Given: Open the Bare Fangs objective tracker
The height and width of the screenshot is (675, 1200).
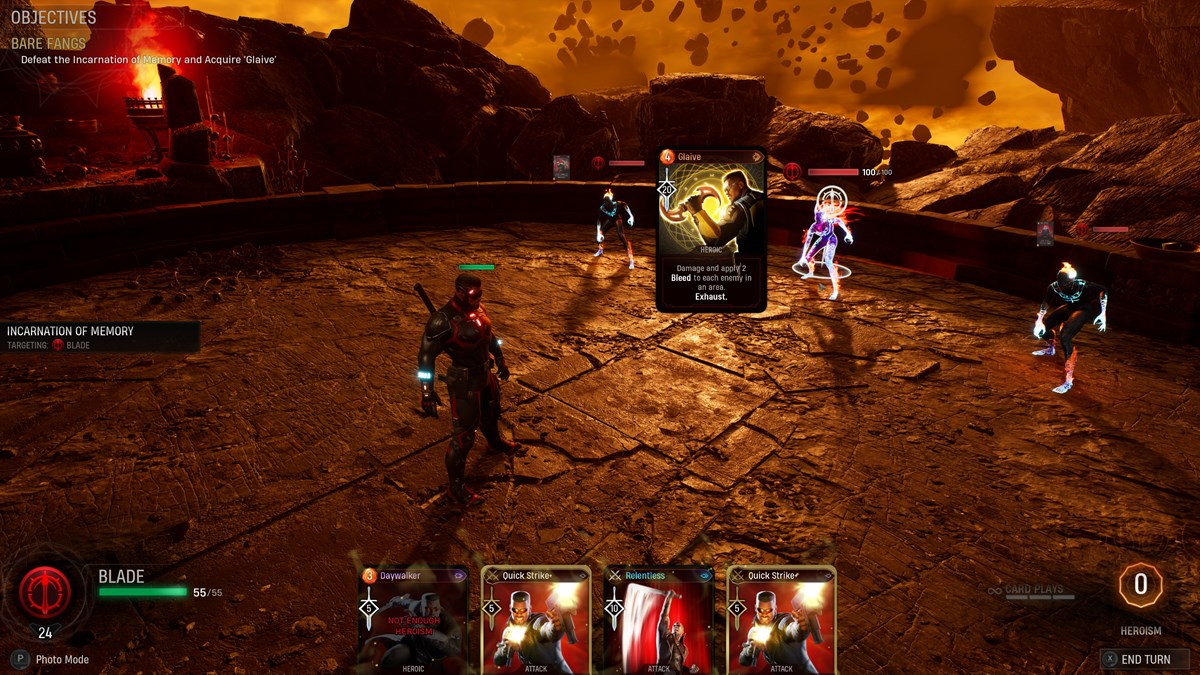Looking at the screenshot, I should (x=49, y=44).
